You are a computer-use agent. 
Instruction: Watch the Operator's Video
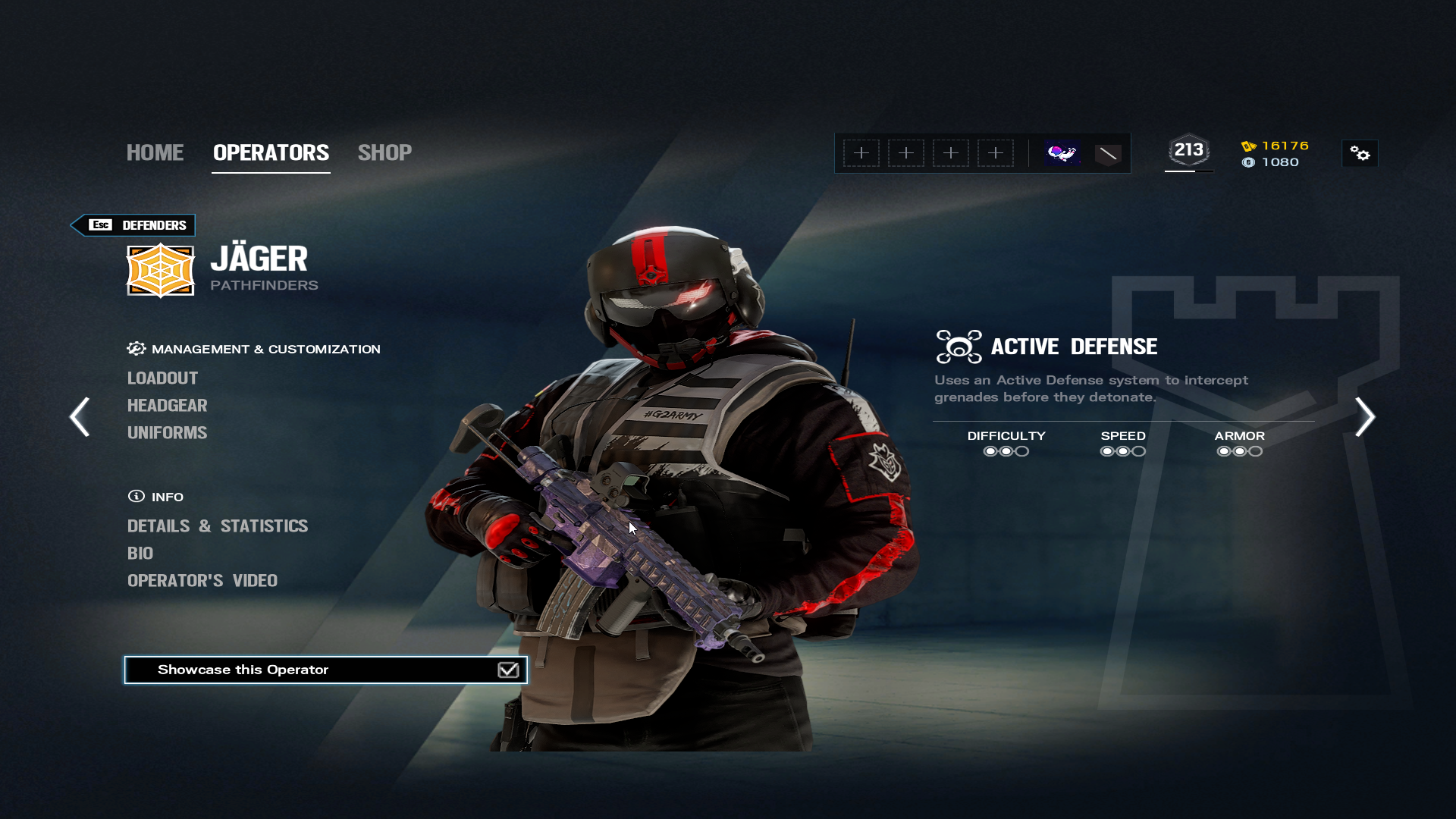click(x=202, y=580)
